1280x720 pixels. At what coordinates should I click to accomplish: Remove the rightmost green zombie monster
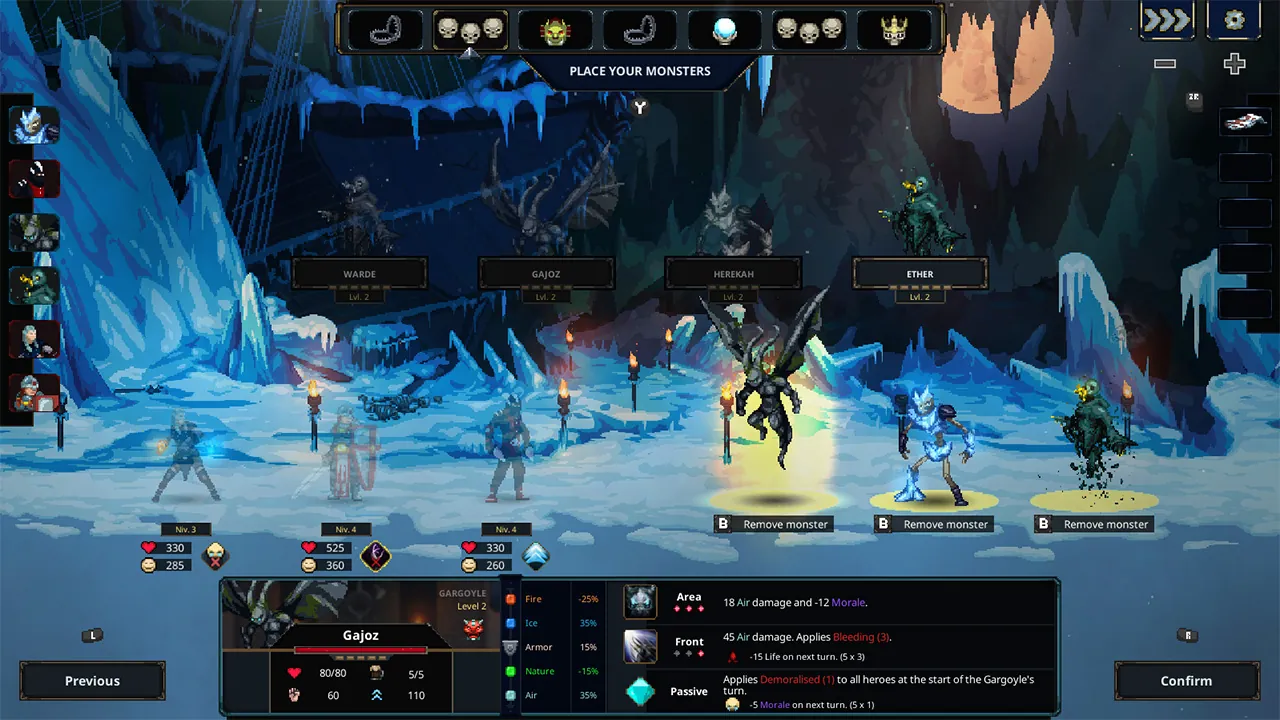[x=1093, y=523]
